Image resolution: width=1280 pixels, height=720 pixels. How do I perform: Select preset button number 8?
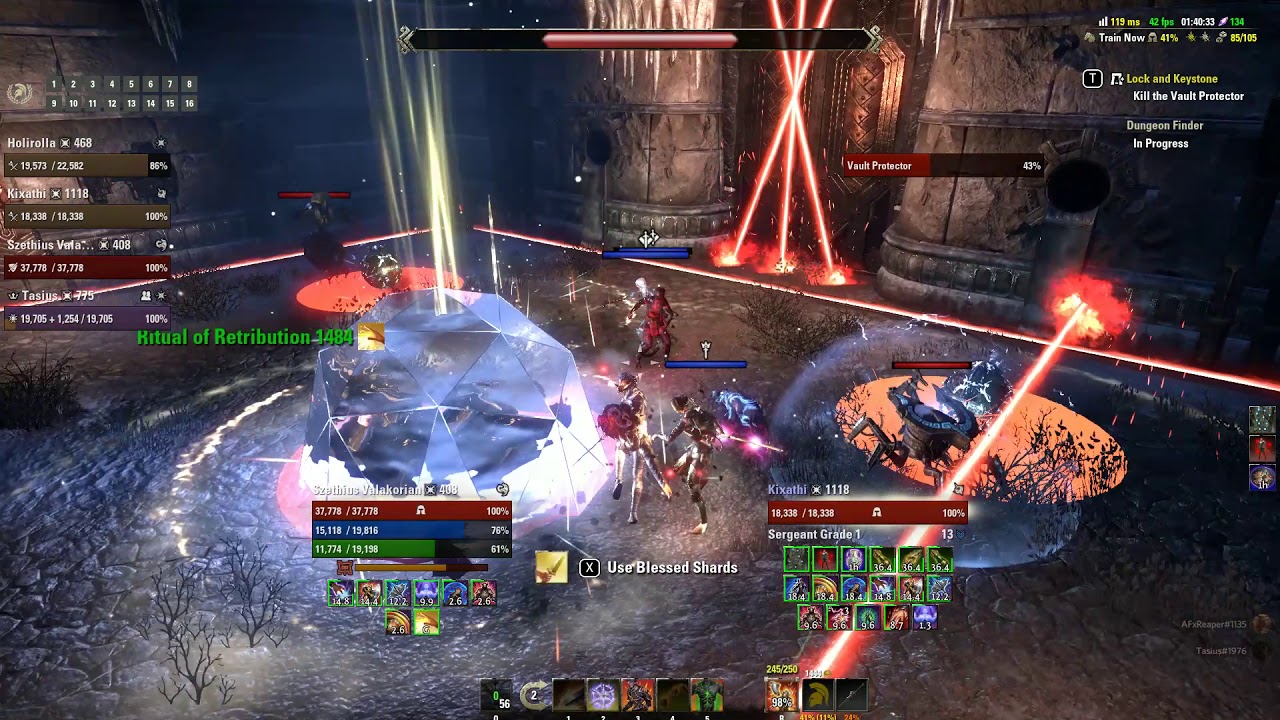189,85
